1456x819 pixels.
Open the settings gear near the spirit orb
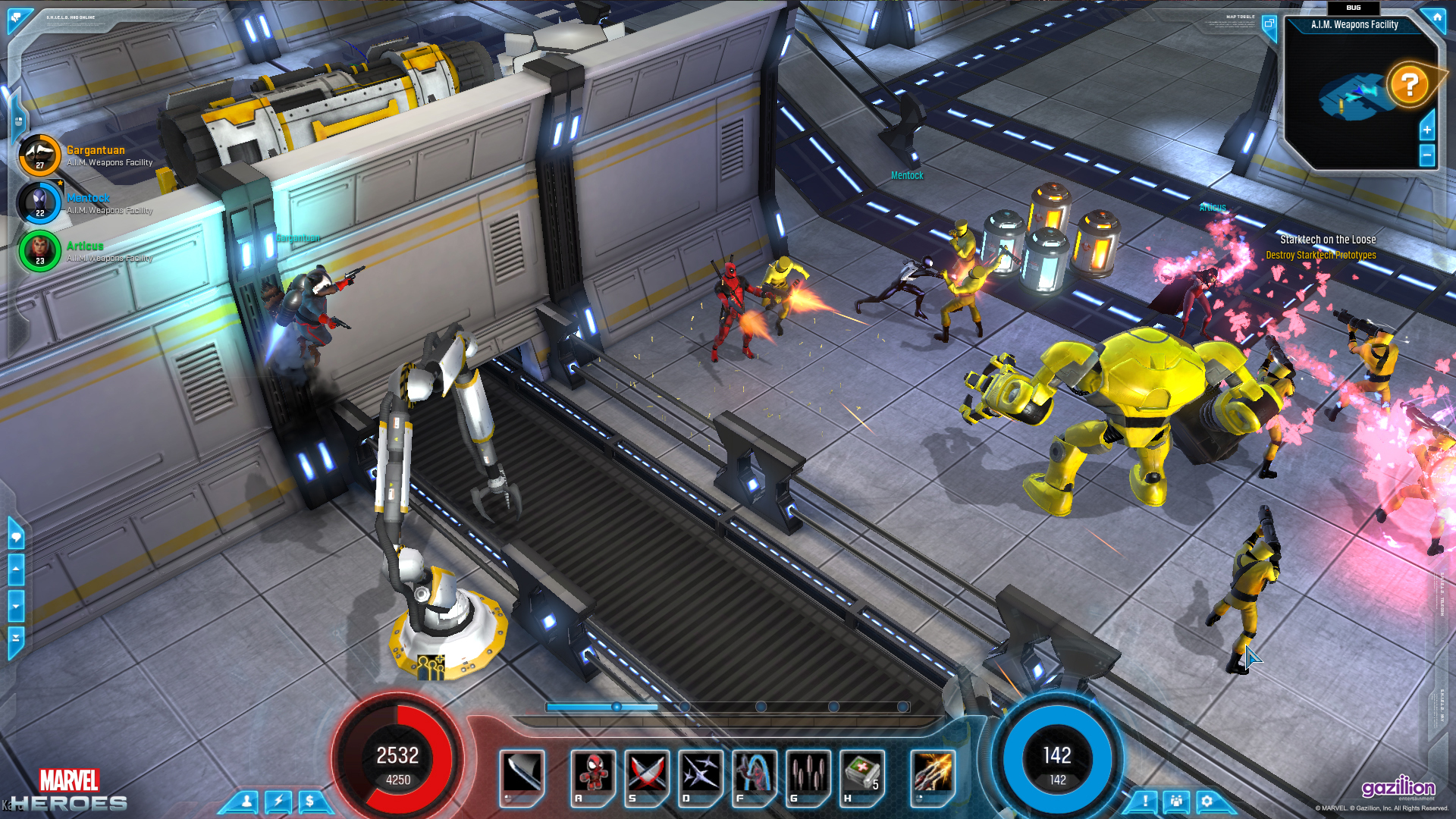[1207, 801]
